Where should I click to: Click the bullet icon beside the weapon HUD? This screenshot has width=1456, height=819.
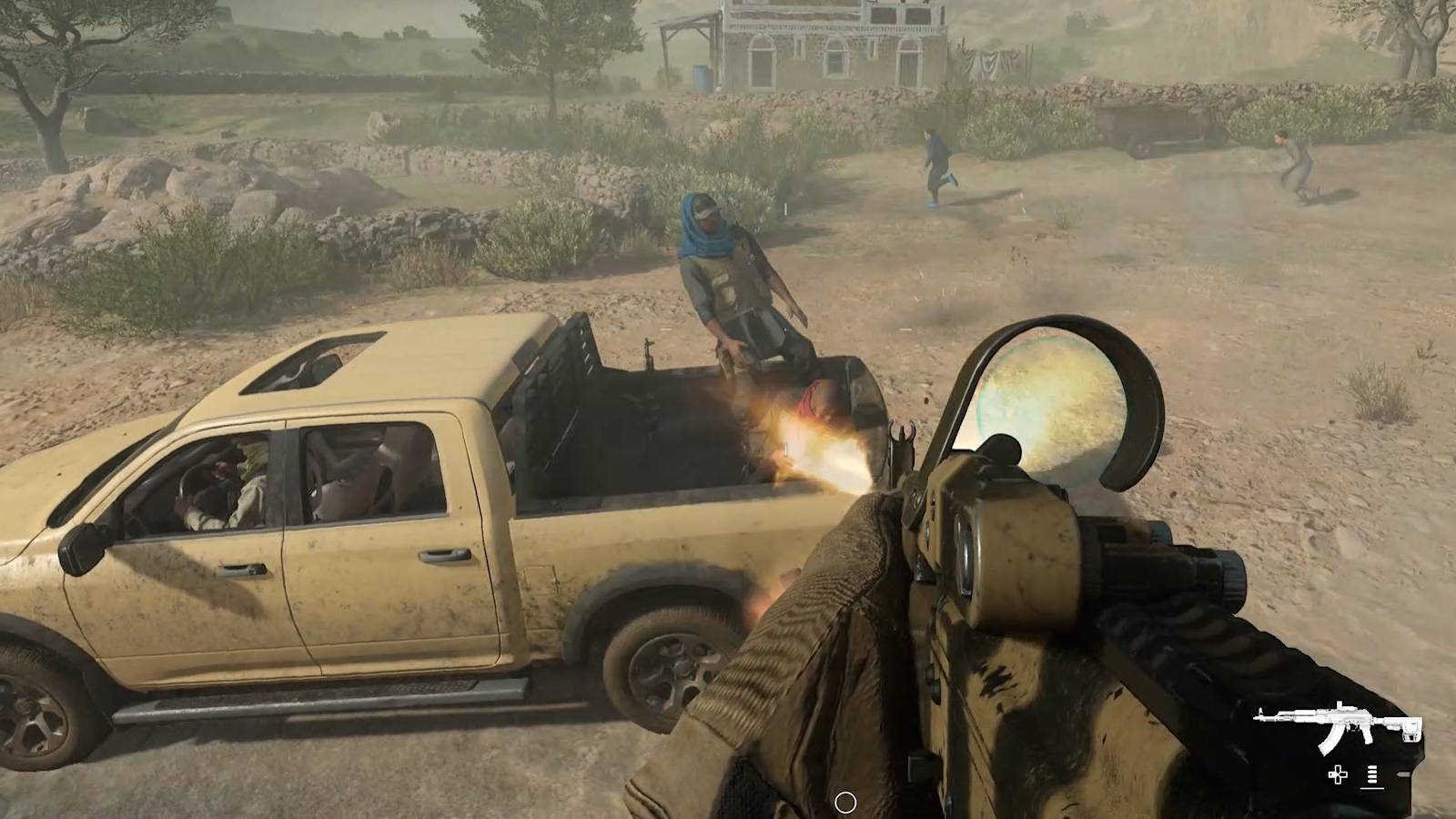click(x=1403, y=774)
